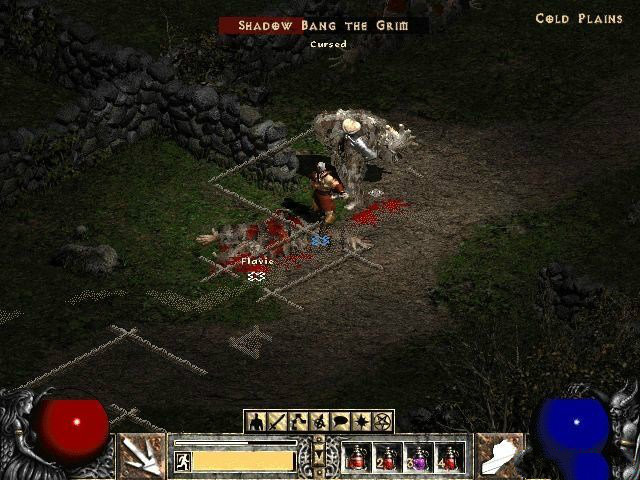Open the skill tree icon
Viewport: 640px width, 480px height.
297,421
